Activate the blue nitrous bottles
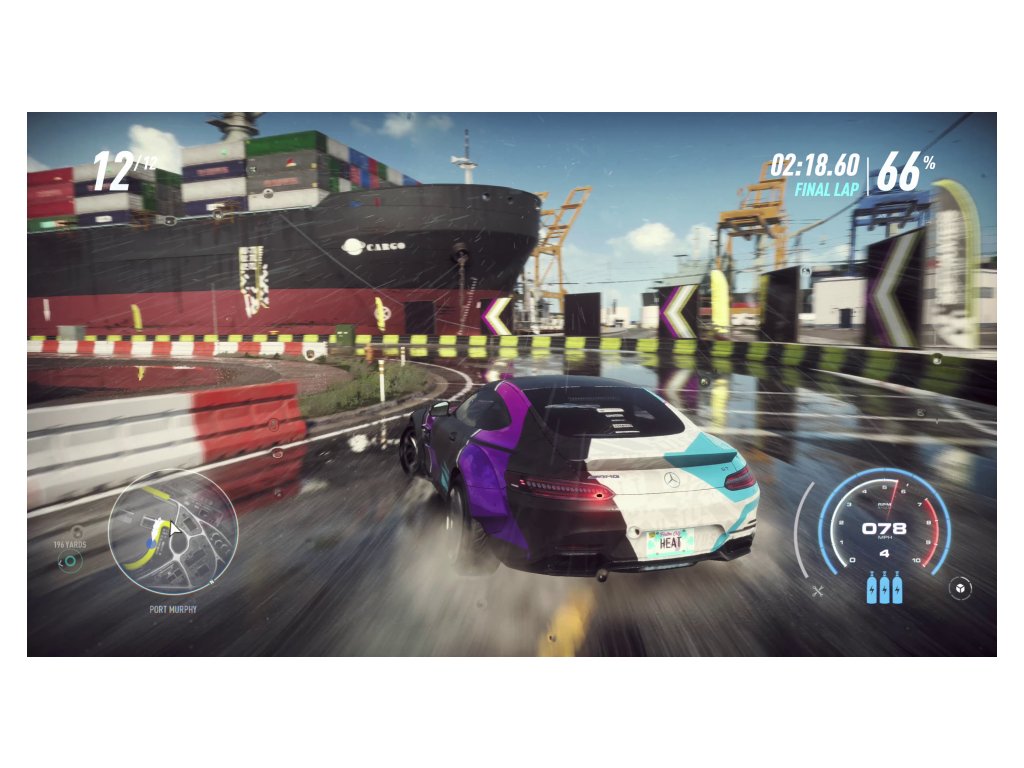This screenshot has height=768, width=1024. click(x=884, y=586)
